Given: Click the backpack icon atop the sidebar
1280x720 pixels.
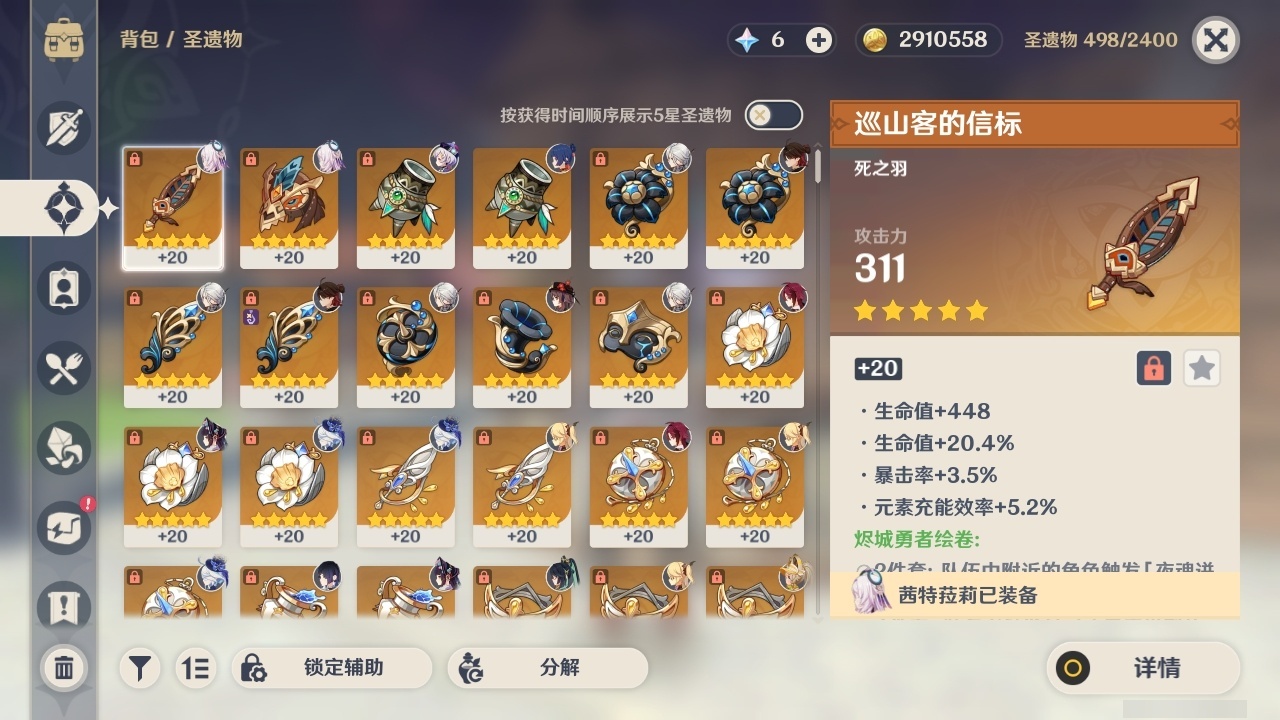Looking at the screenshot, I should [66, 40].
